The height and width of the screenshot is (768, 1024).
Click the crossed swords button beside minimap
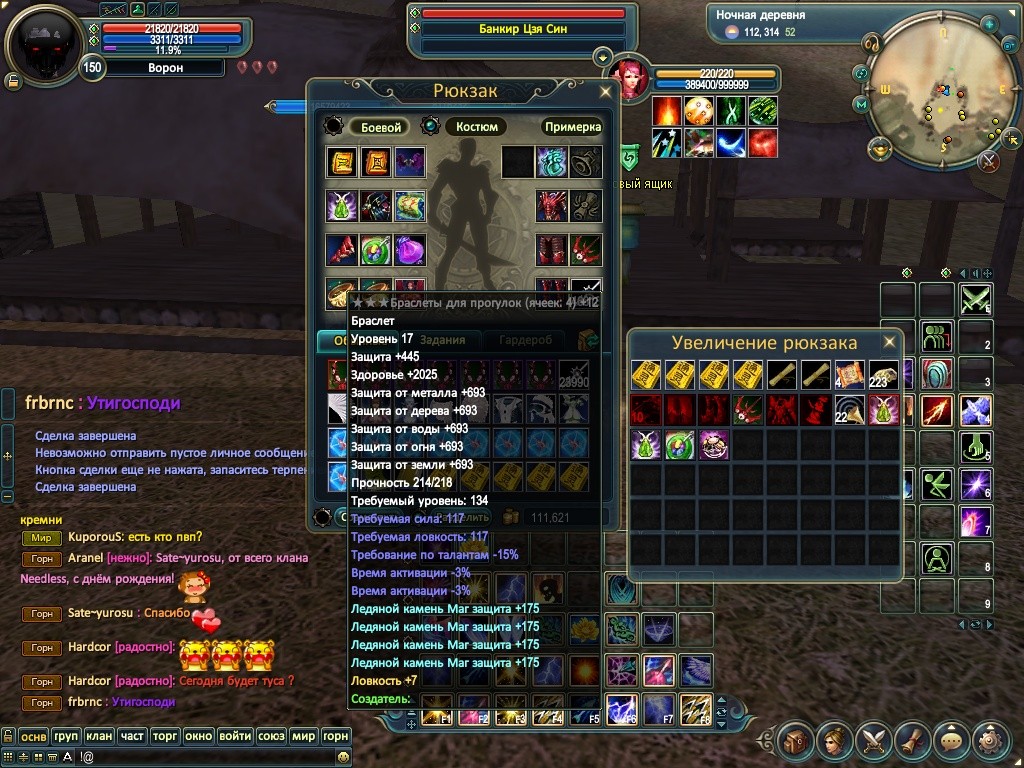point(988,160)
